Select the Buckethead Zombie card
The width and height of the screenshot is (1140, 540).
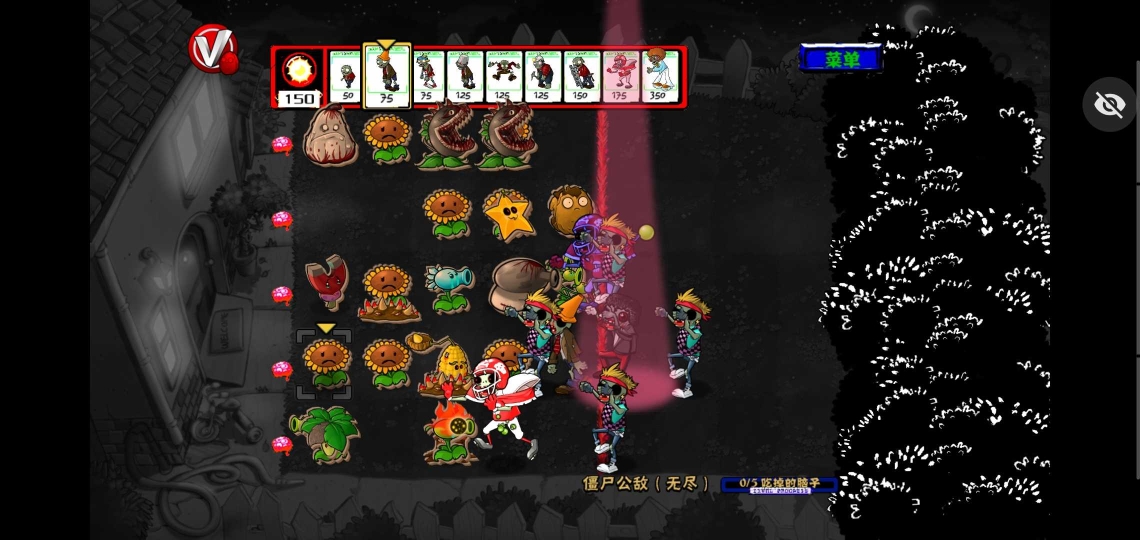point(464,75)
